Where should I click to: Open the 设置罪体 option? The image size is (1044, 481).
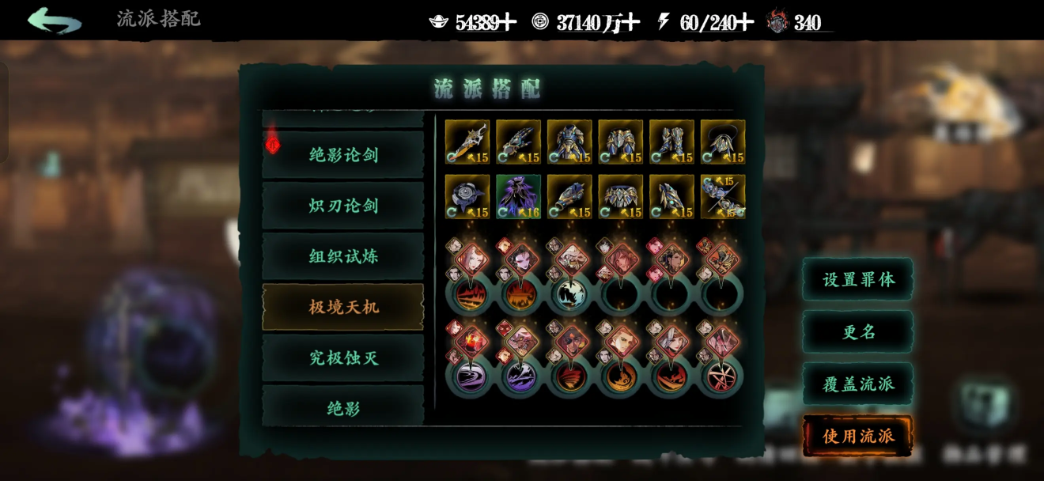(x=857, y=280)
